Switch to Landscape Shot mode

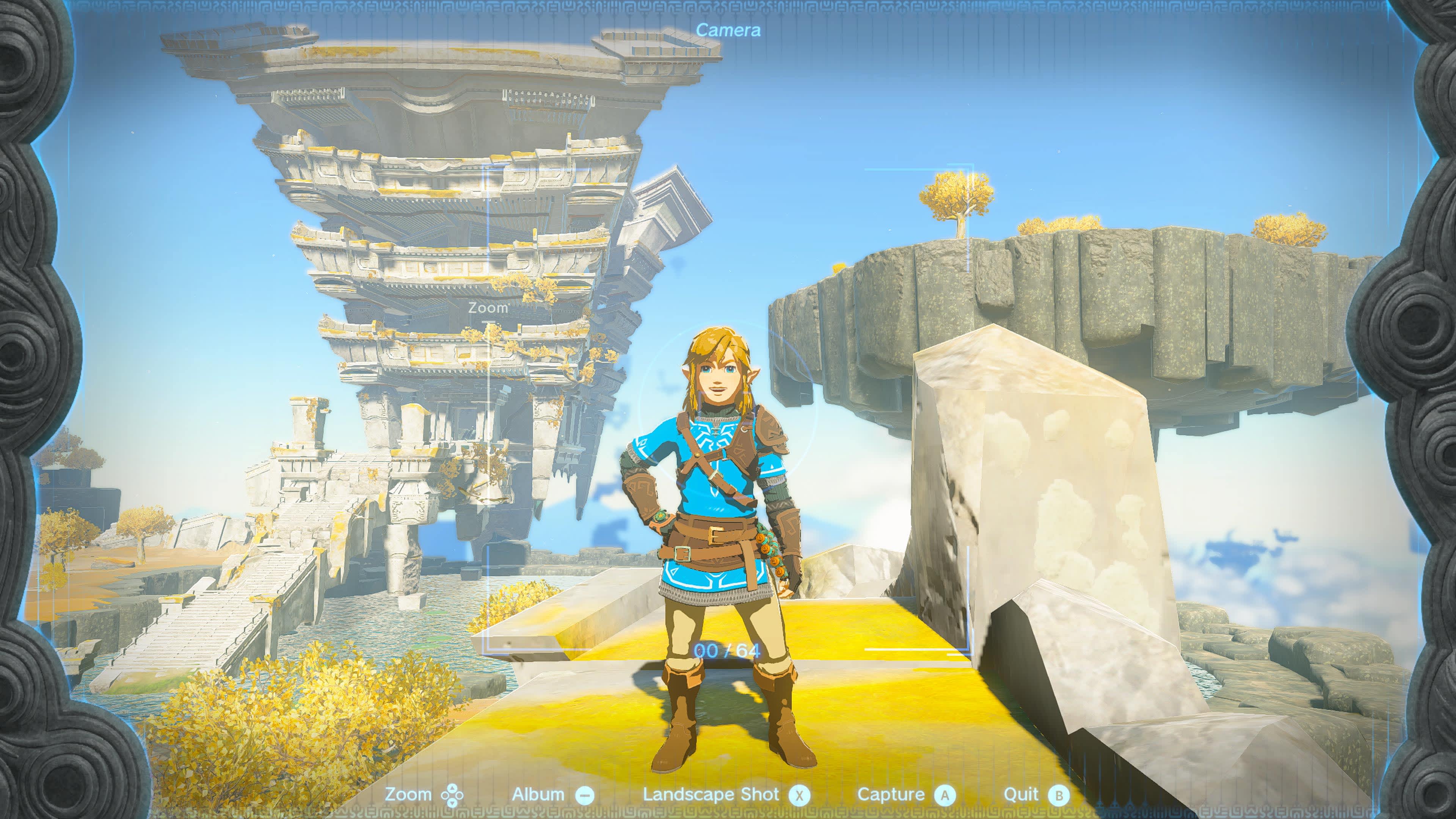coord(726,795)
